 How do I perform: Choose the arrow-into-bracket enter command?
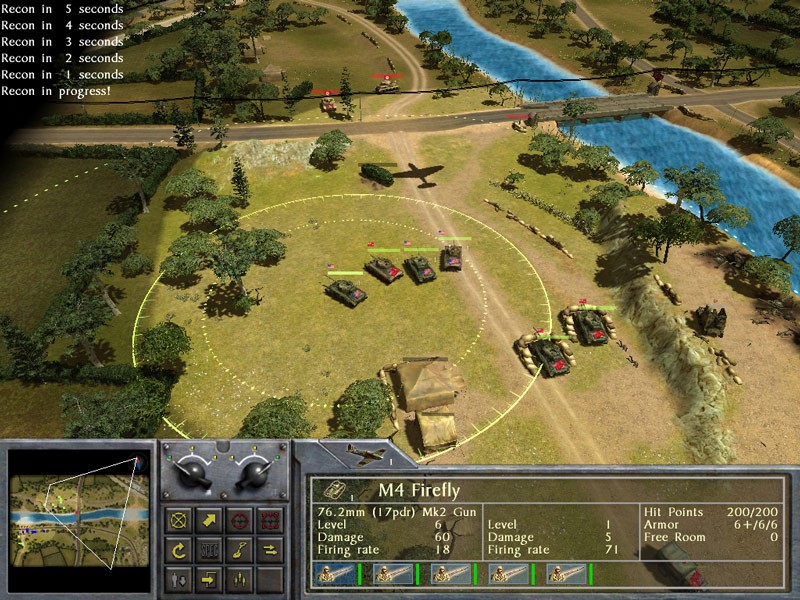point(210,578)
